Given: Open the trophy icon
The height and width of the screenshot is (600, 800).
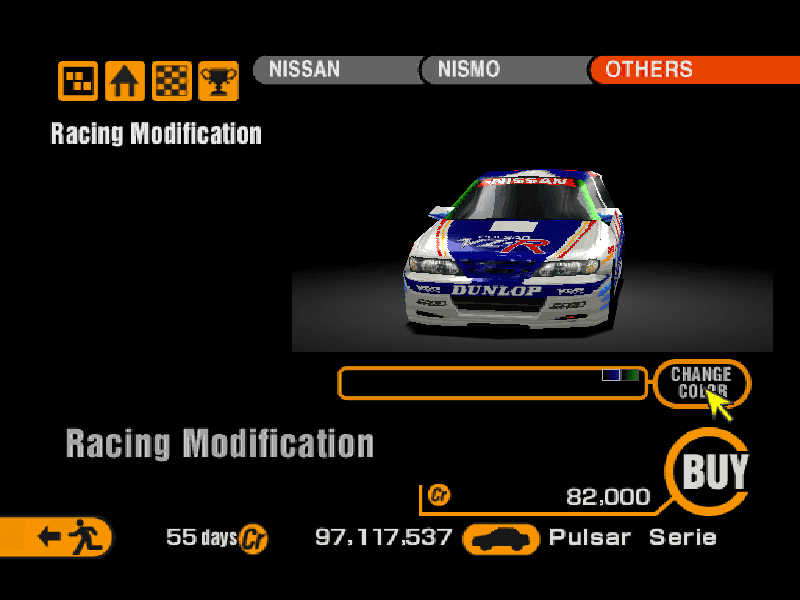Looking at the screenshot, I should click(218, 81).
